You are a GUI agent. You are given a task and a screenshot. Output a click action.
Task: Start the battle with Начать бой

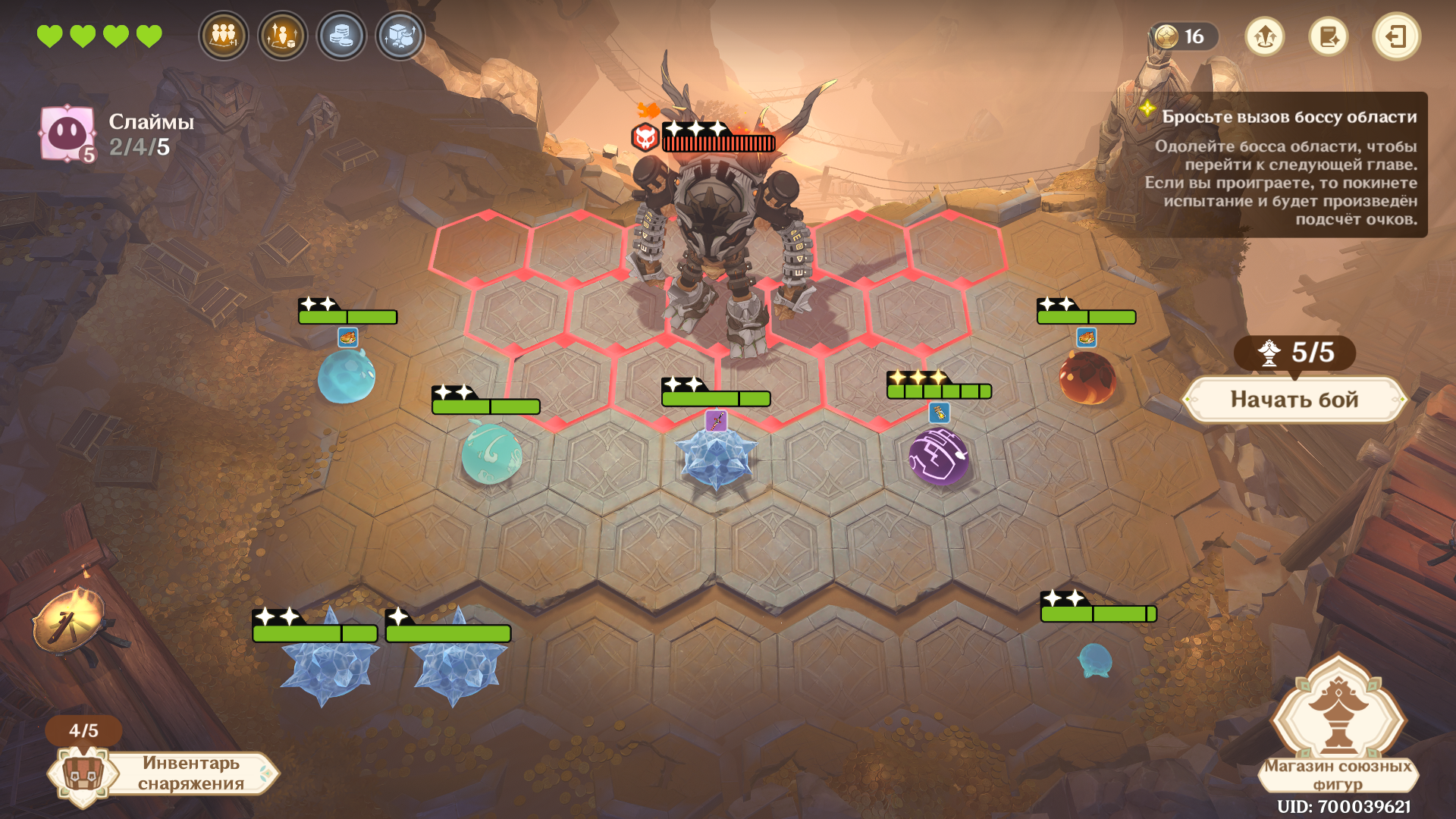pos(1294,400)
